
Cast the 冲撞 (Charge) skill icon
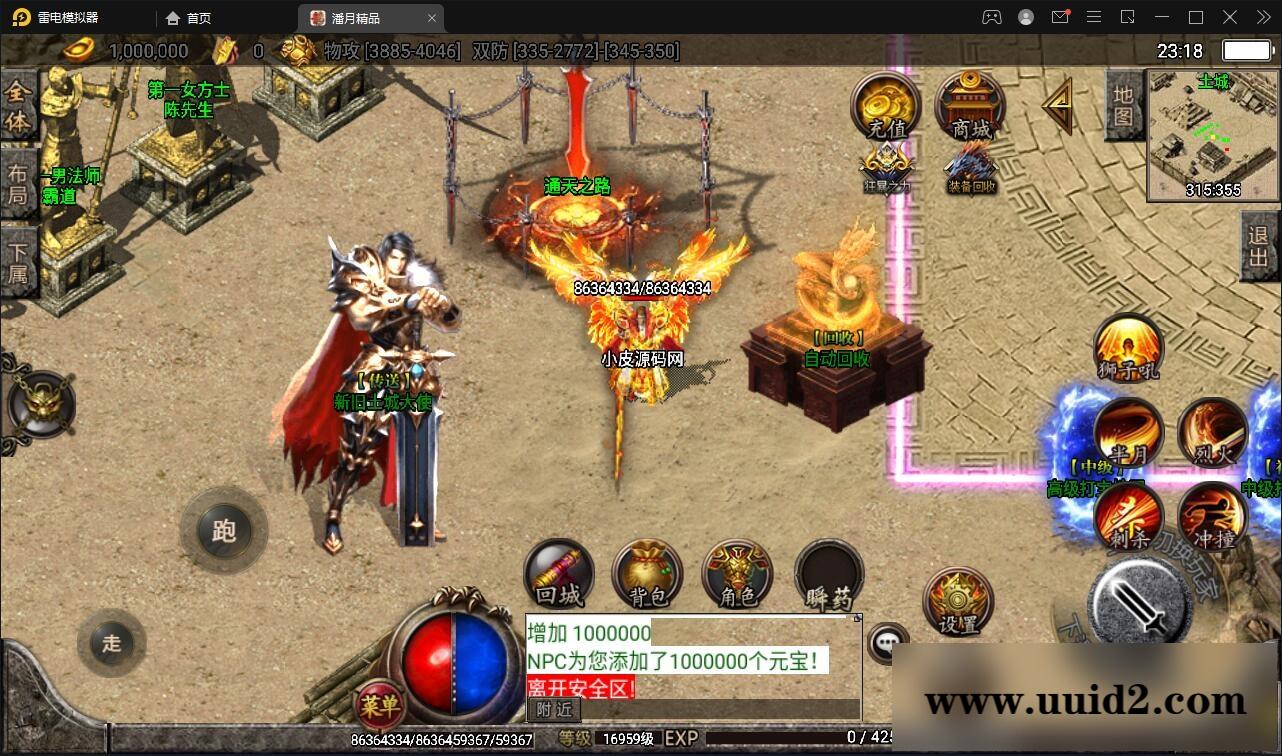click(x=1212, y=516)
